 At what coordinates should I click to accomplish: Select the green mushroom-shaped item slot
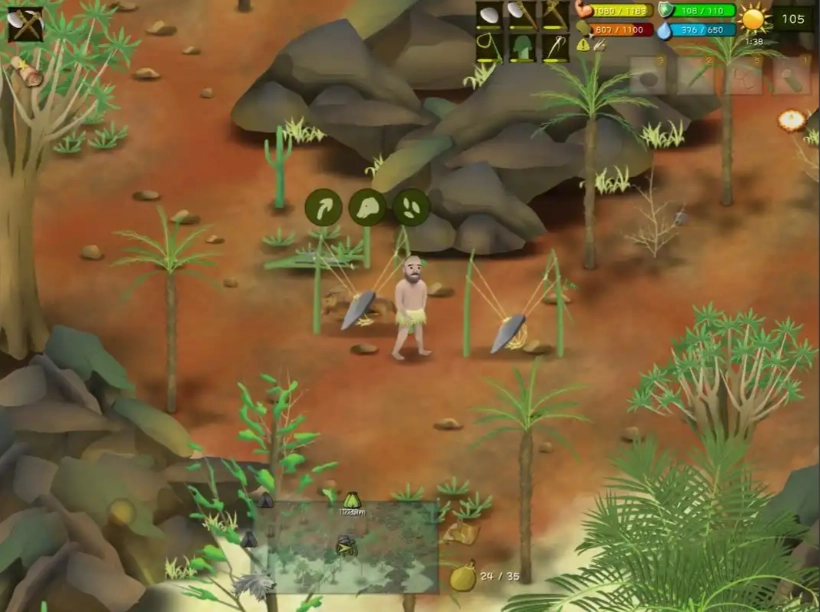coord(522,47)
